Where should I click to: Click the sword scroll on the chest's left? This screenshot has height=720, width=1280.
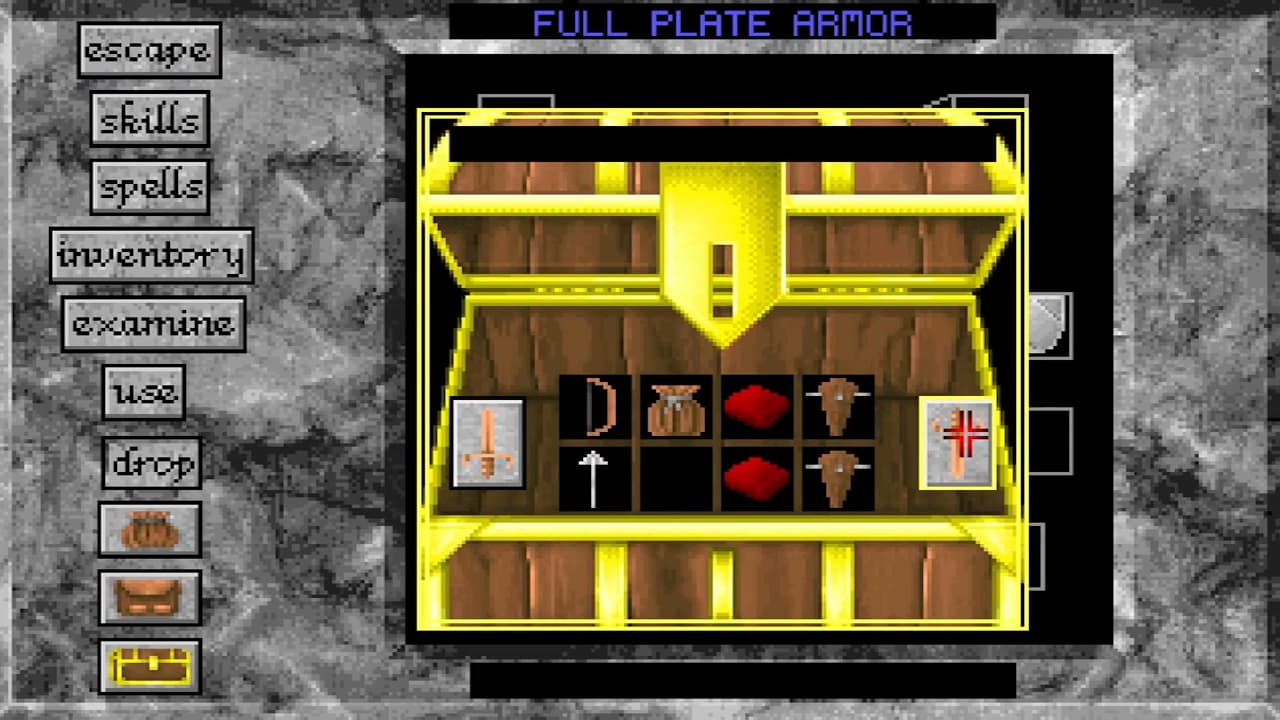[x=487, y=445]
